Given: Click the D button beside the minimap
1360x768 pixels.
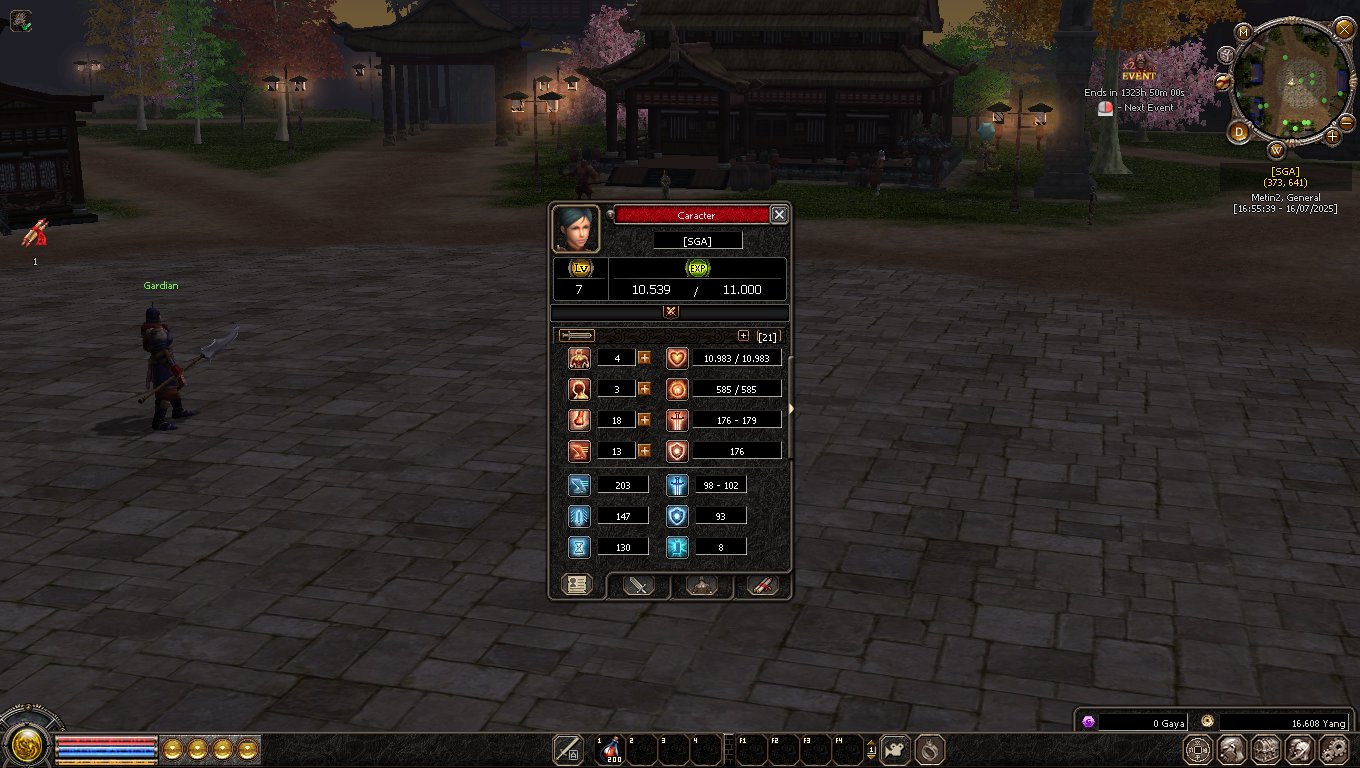Looking at the screenshot, I should click(x=1240, y=131).
